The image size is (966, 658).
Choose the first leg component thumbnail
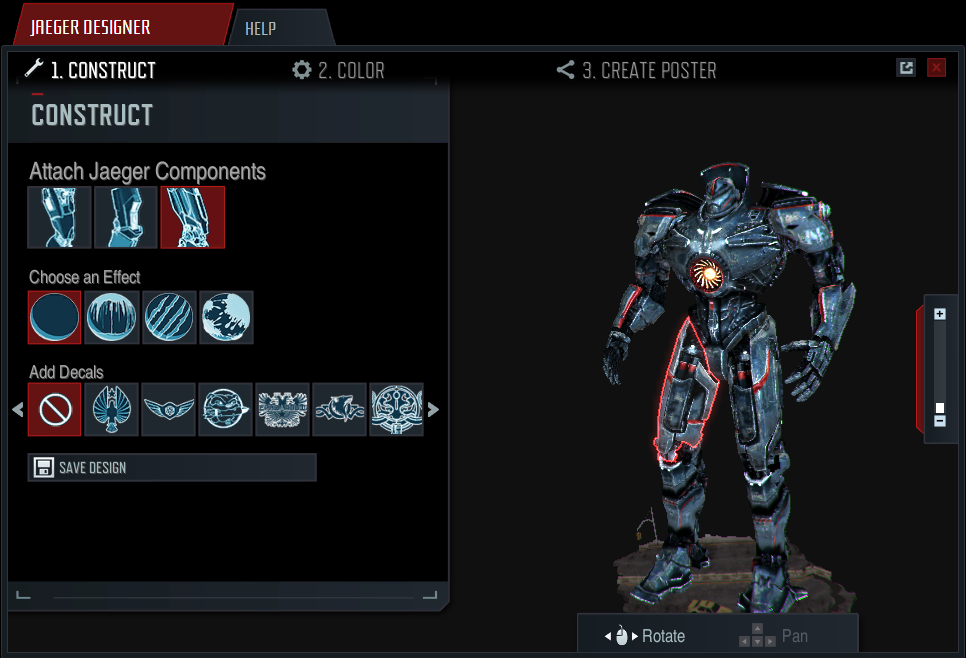59,217
